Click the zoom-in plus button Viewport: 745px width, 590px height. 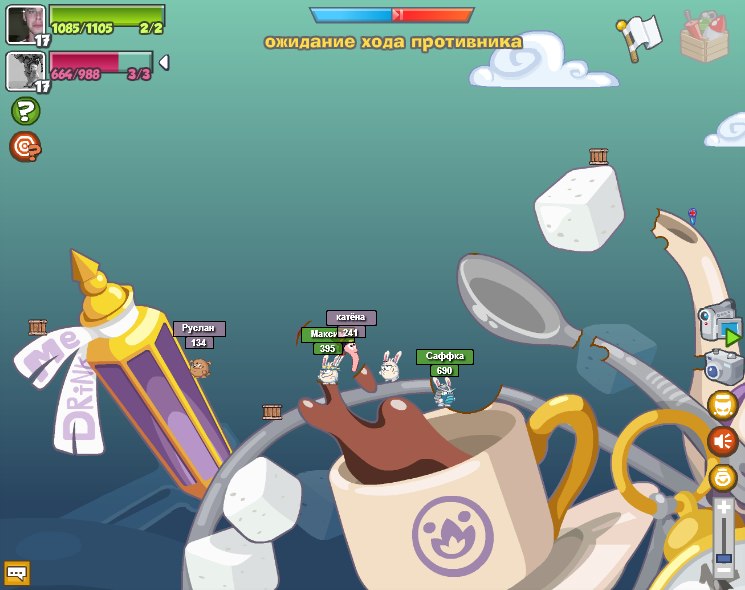723,509
